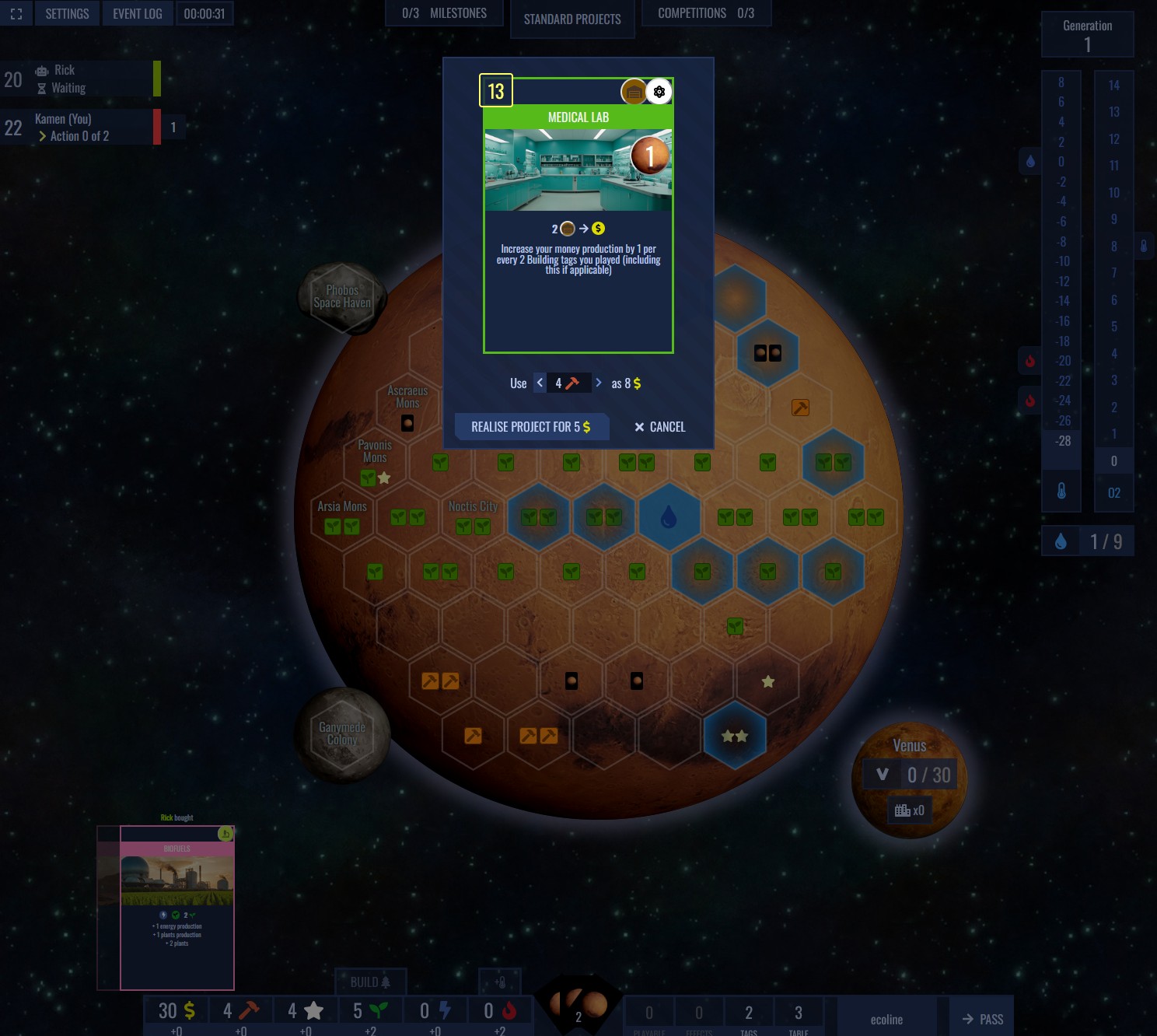Show the Tags counter panel
Screen dimensions: 1157x1036
click(749, 1016)
